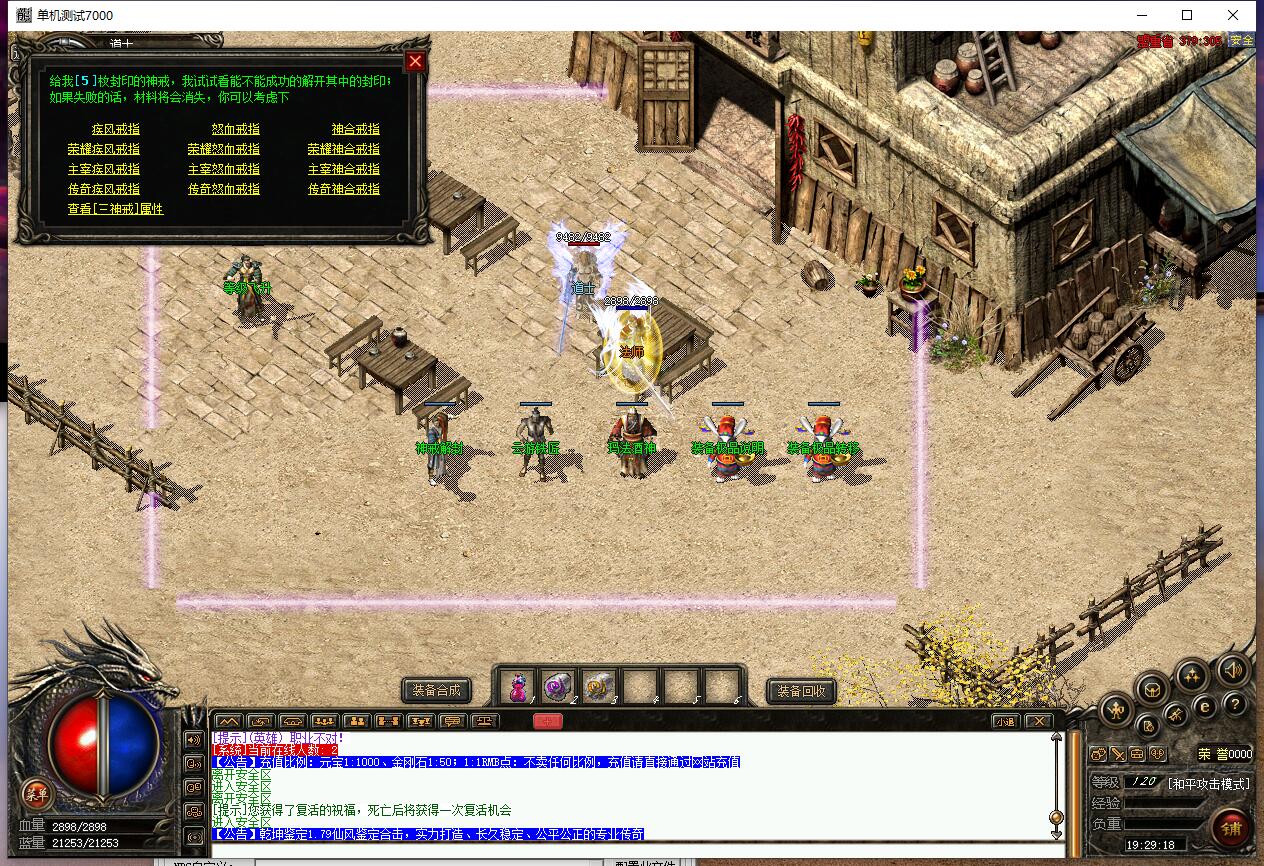
Task: Choose 荣耀怒血戒指 from the list
Action: tap(224, 149)
